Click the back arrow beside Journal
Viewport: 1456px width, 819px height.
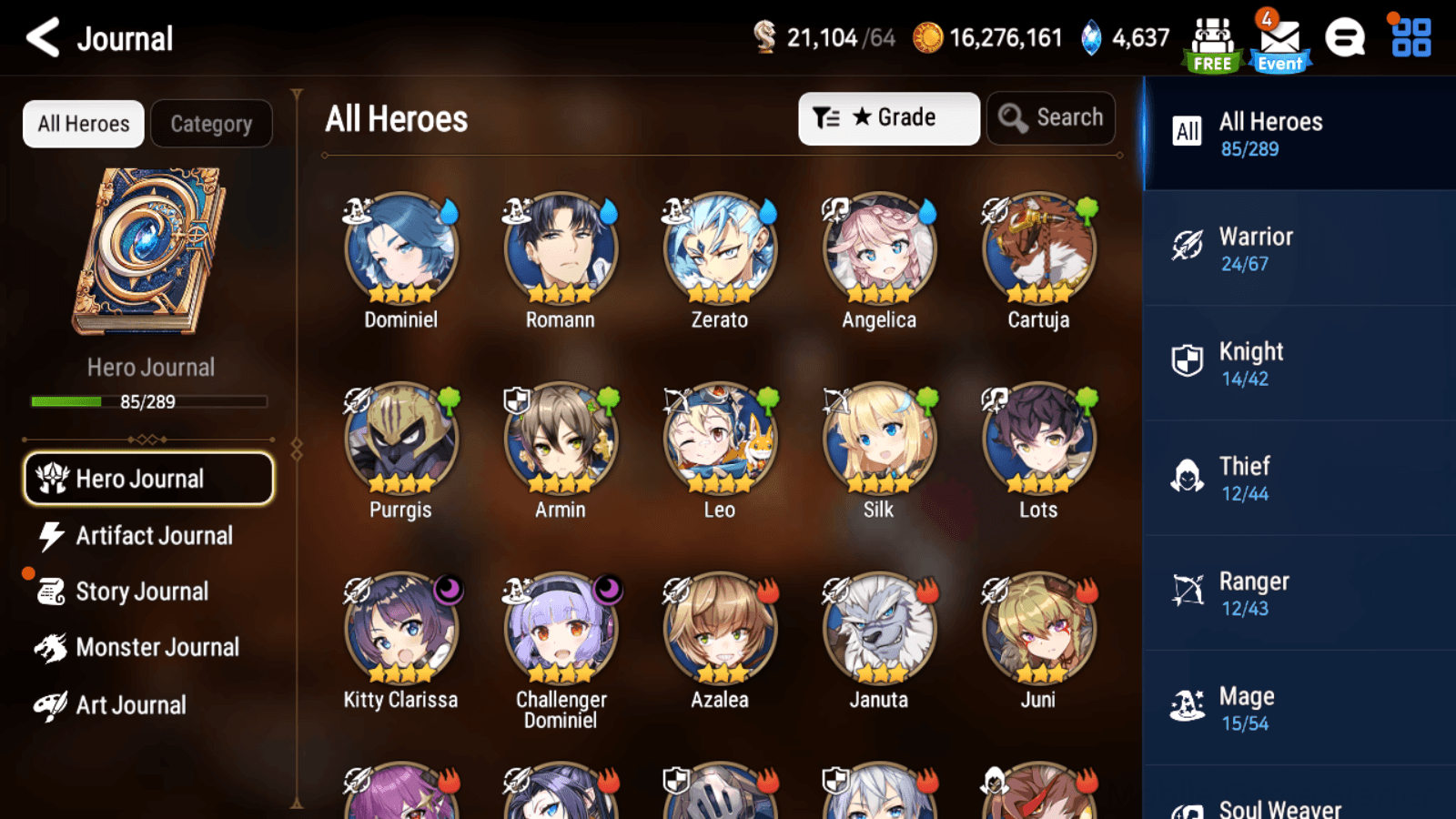point(40,38)
